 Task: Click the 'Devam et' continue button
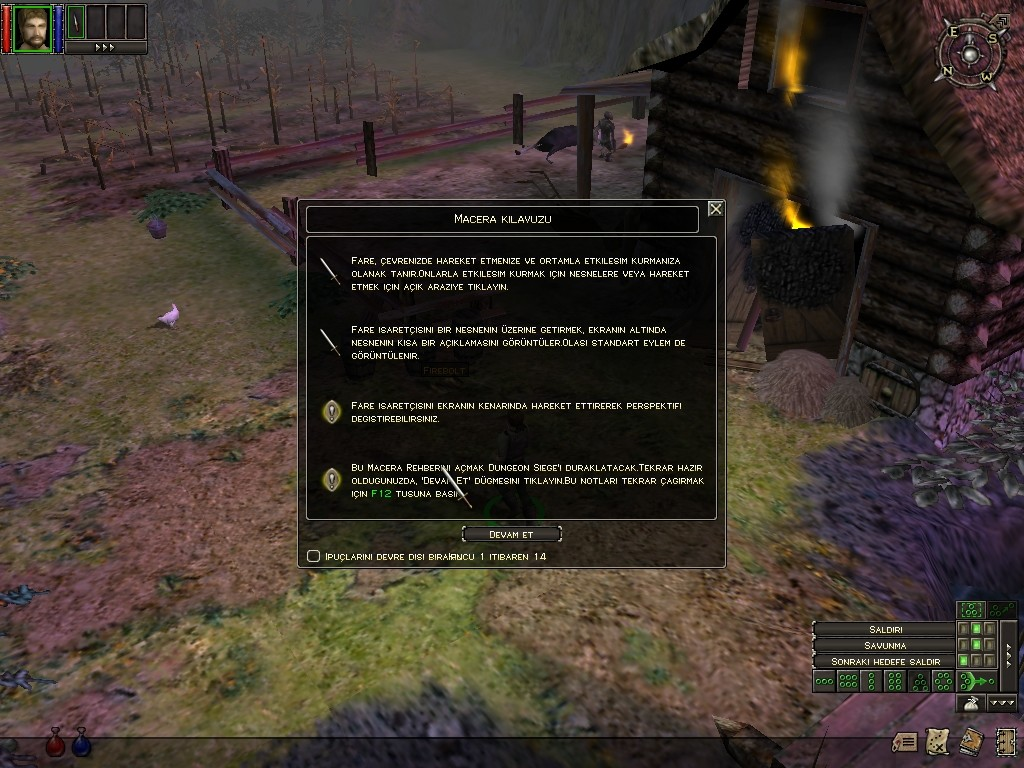pos(511,535)
